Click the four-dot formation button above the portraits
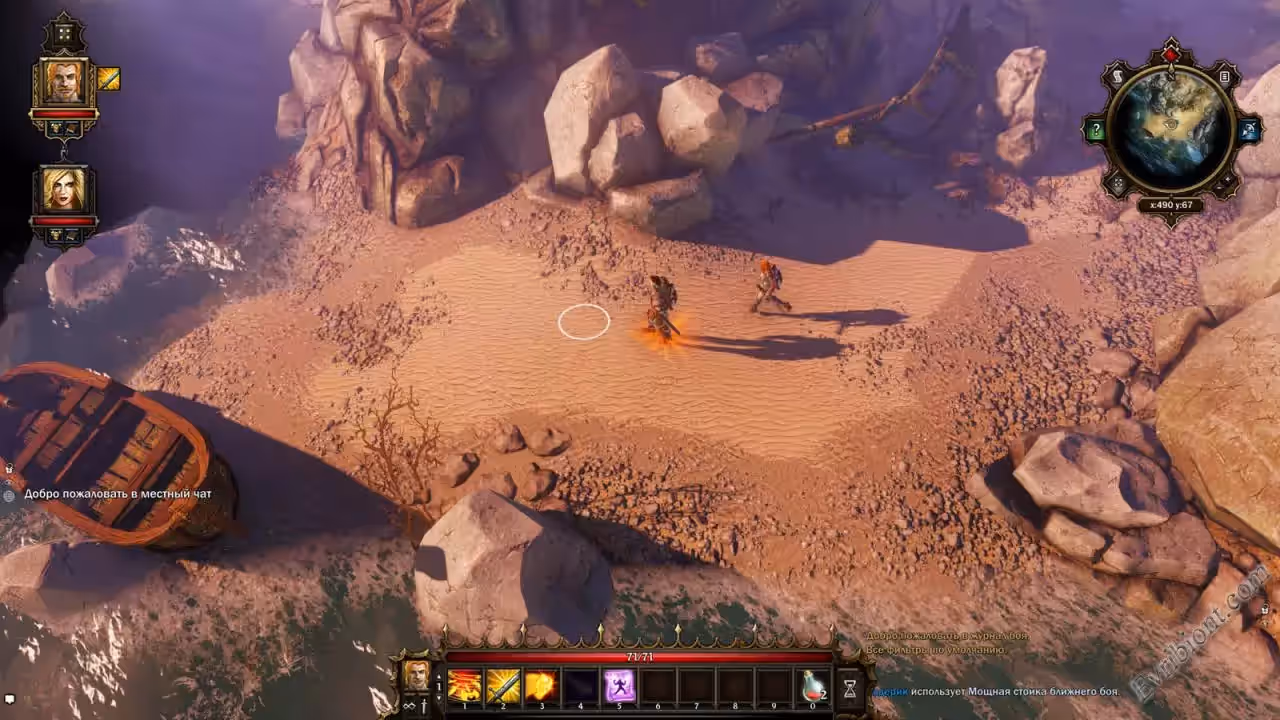The image size is (1280, 720). click(64, 34)
